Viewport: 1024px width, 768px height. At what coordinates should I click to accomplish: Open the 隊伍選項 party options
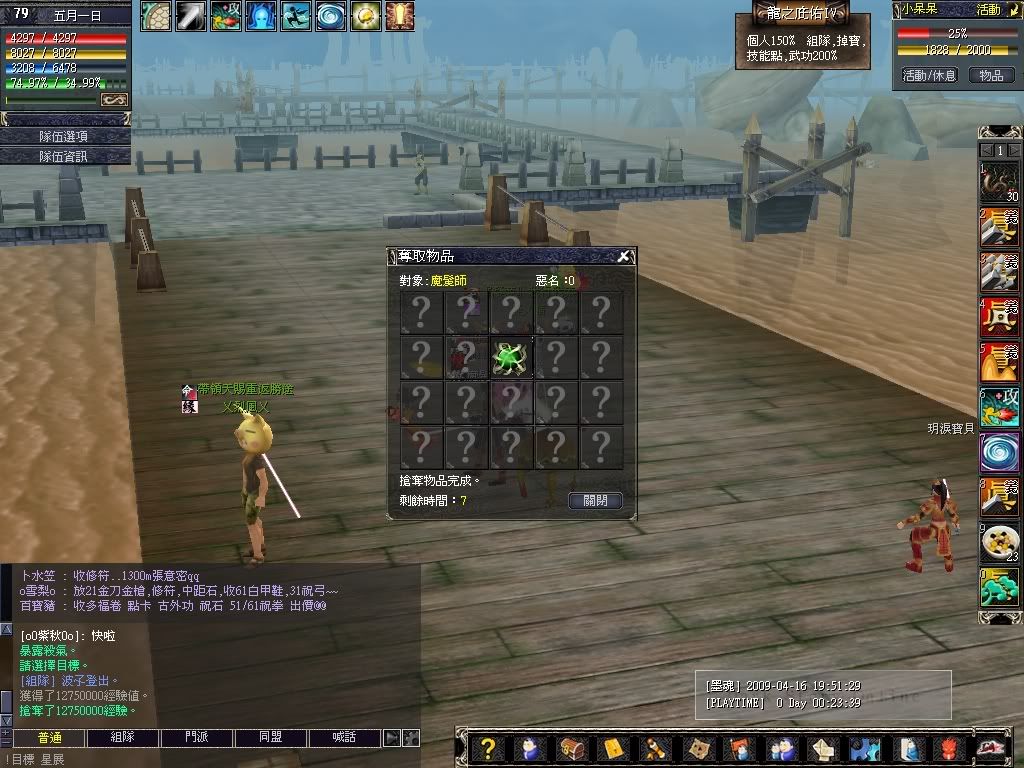click(65, 136)
